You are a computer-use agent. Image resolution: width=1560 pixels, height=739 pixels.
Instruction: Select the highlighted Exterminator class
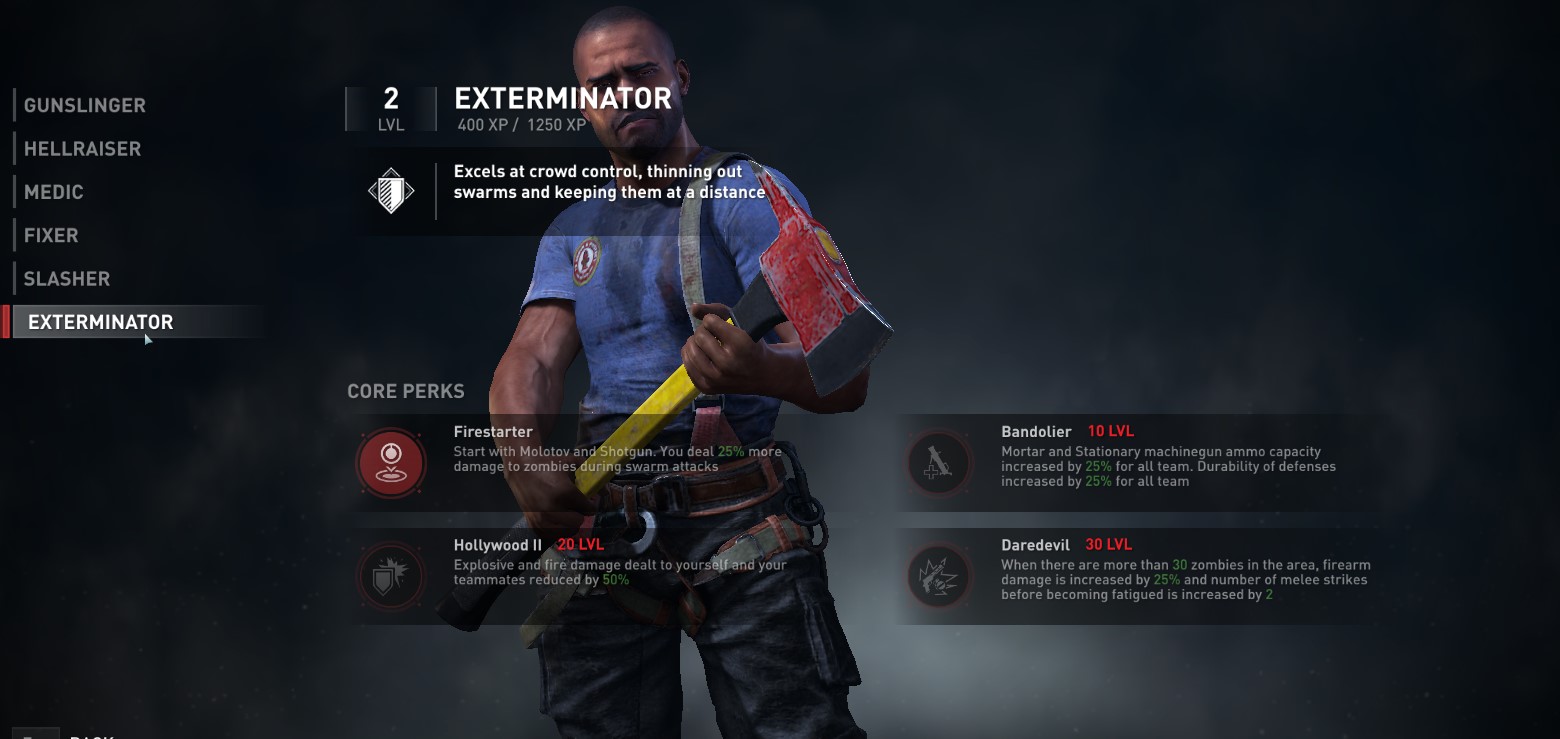(101, 322)
